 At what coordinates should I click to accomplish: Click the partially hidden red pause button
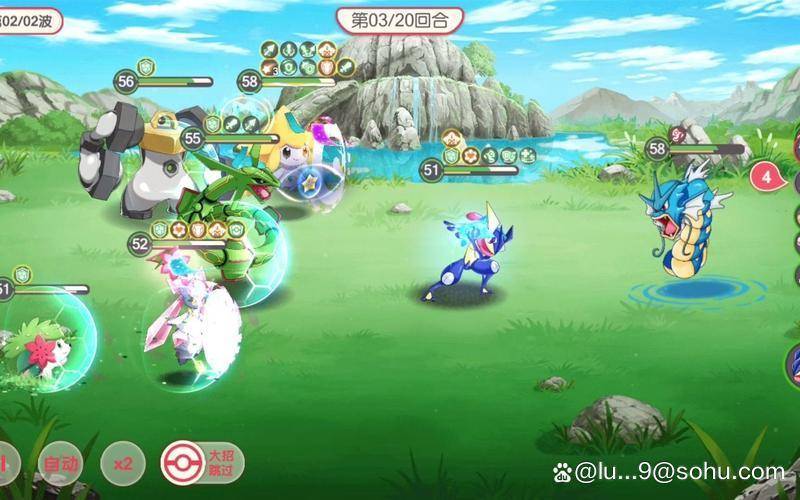(5, 464)
